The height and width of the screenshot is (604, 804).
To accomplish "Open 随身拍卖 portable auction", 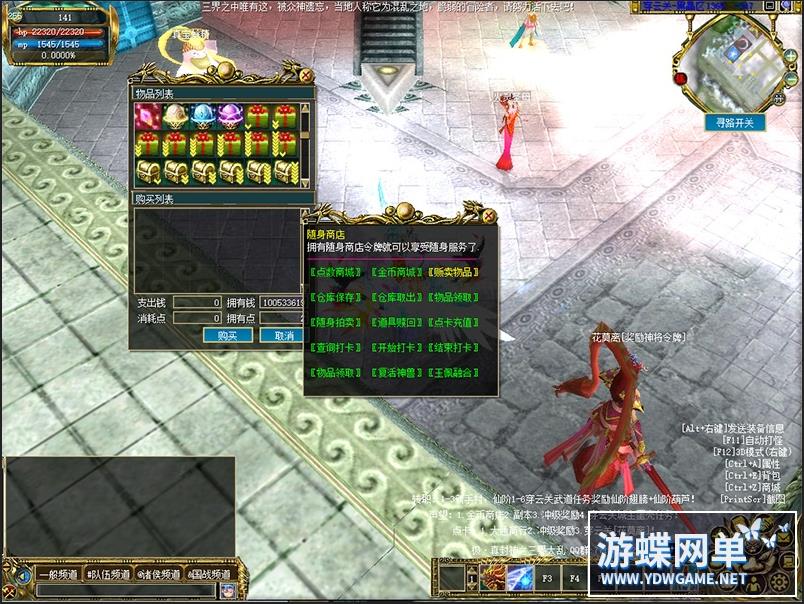I will click(x=337, y=322).
